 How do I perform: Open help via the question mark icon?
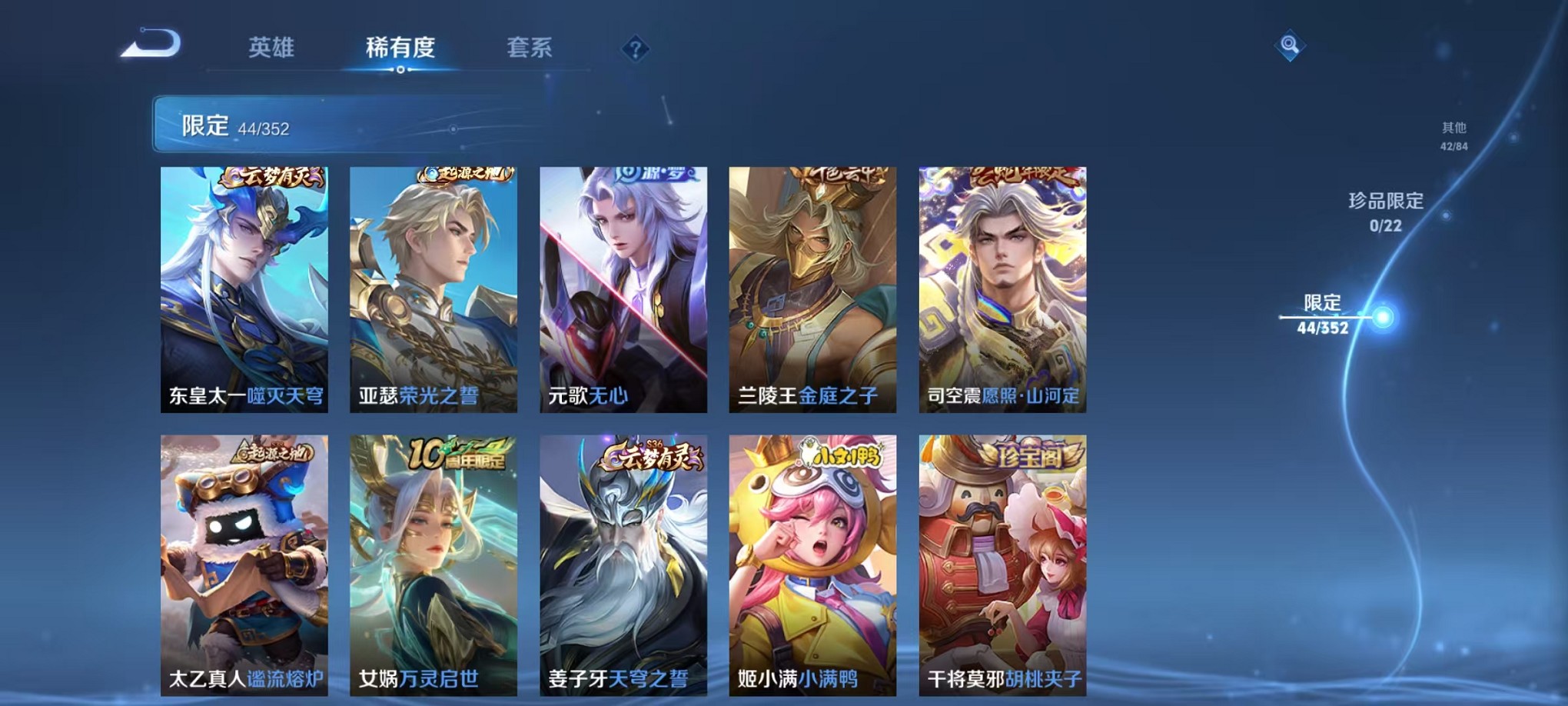(x=633, y=51)
